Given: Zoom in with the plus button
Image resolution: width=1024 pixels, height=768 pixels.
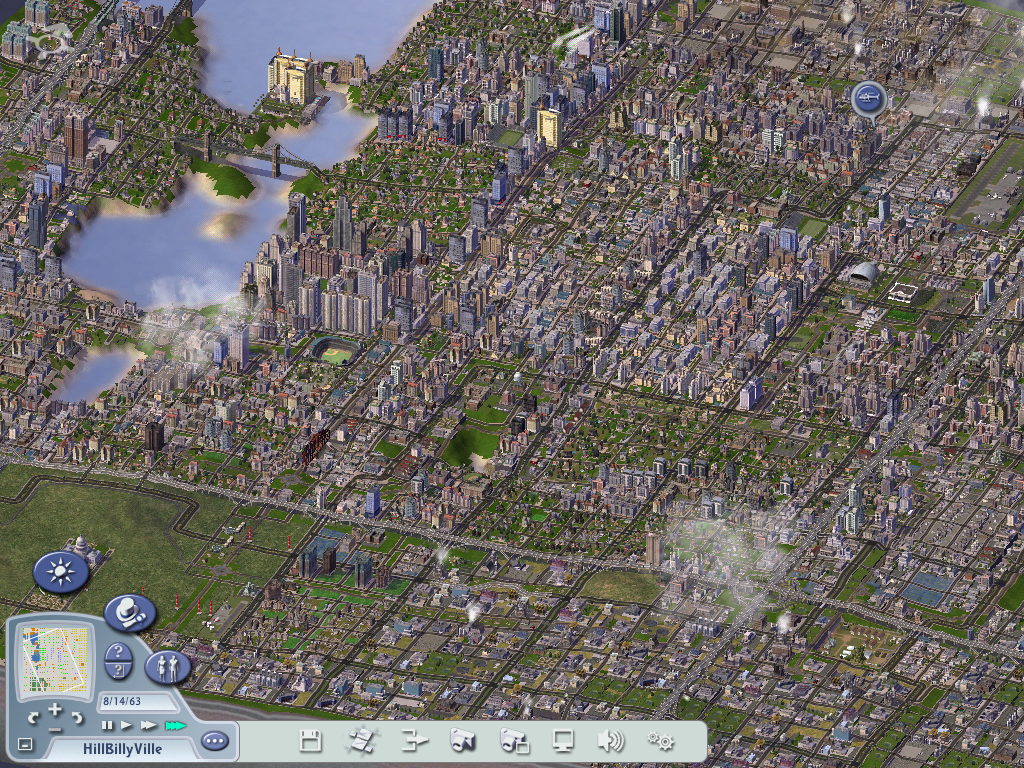Looking at the screenshot, I should (56, 710).
